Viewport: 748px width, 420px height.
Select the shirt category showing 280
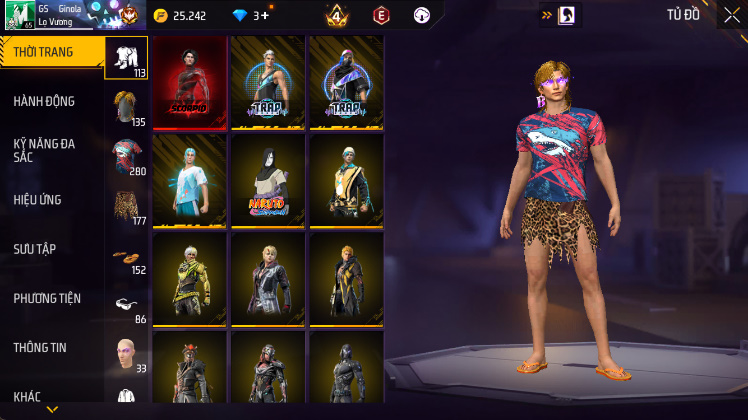click(x=126, y=157)
